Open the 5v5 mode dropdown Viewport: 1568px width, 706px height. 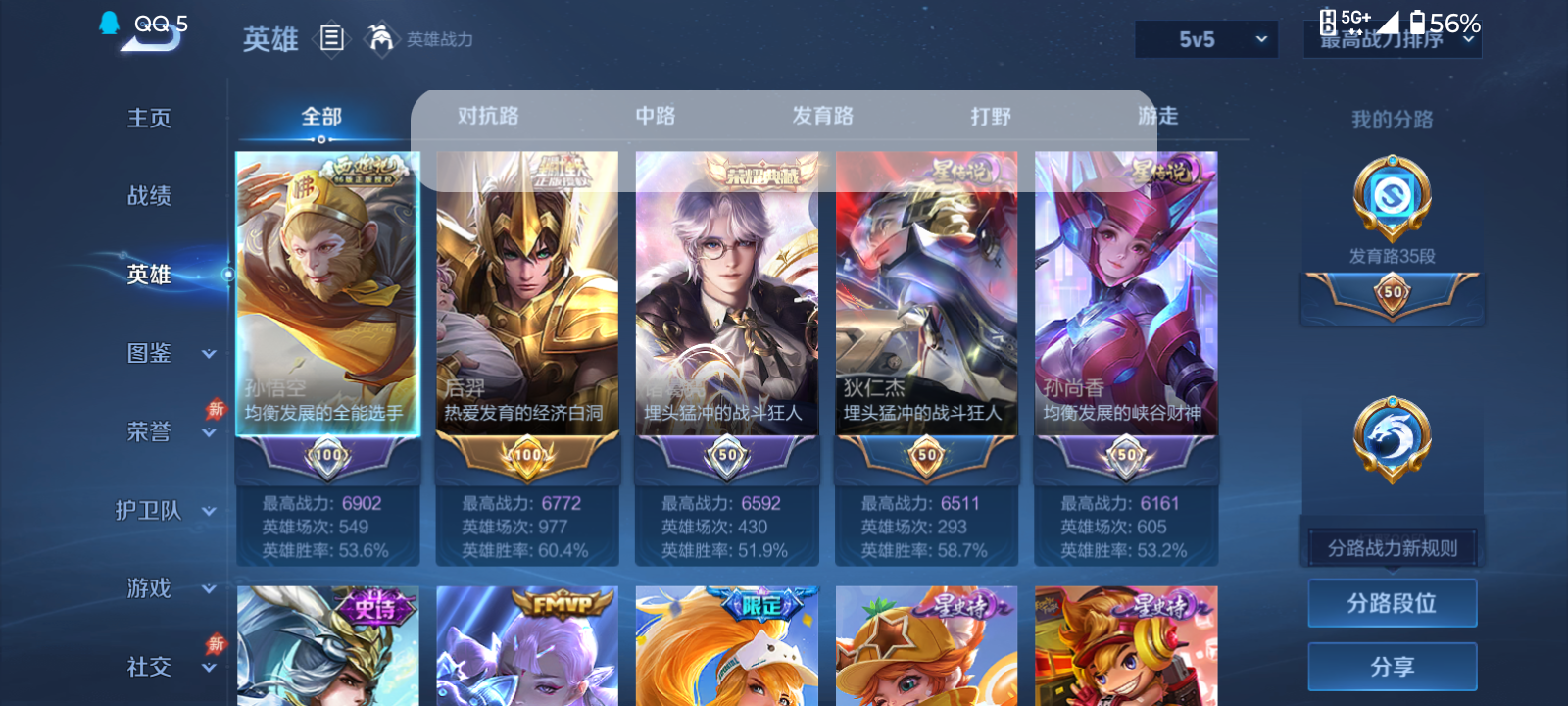(1206, 39)
